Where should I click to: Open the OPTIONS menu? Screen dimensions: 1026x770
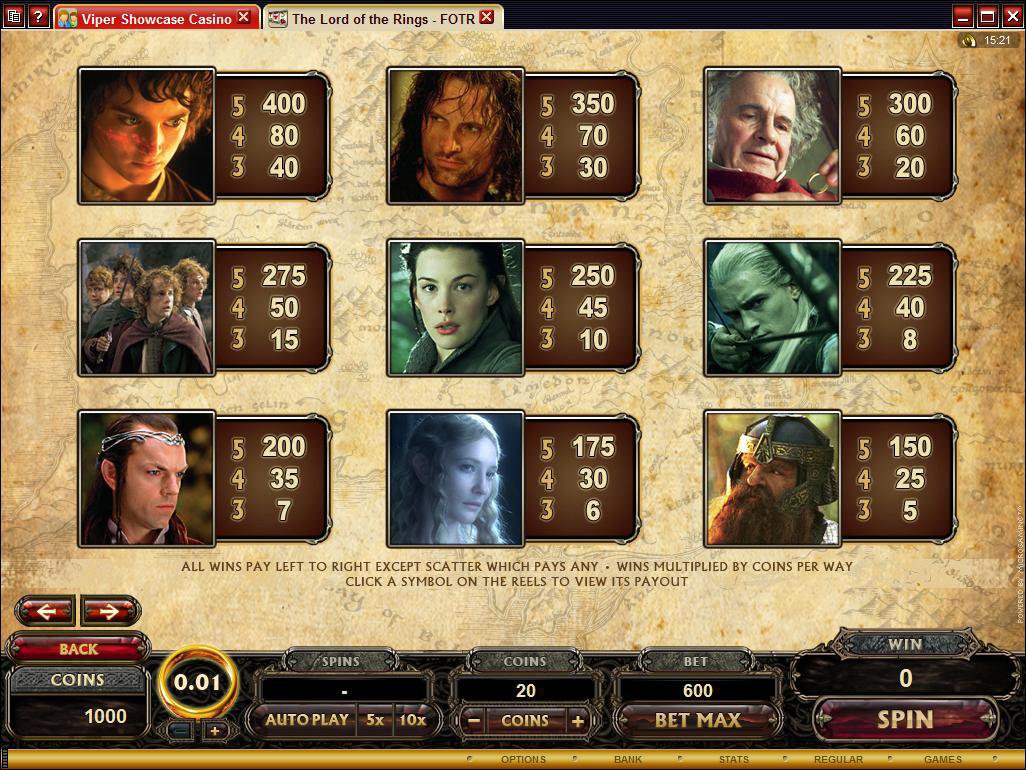[523, 760]
